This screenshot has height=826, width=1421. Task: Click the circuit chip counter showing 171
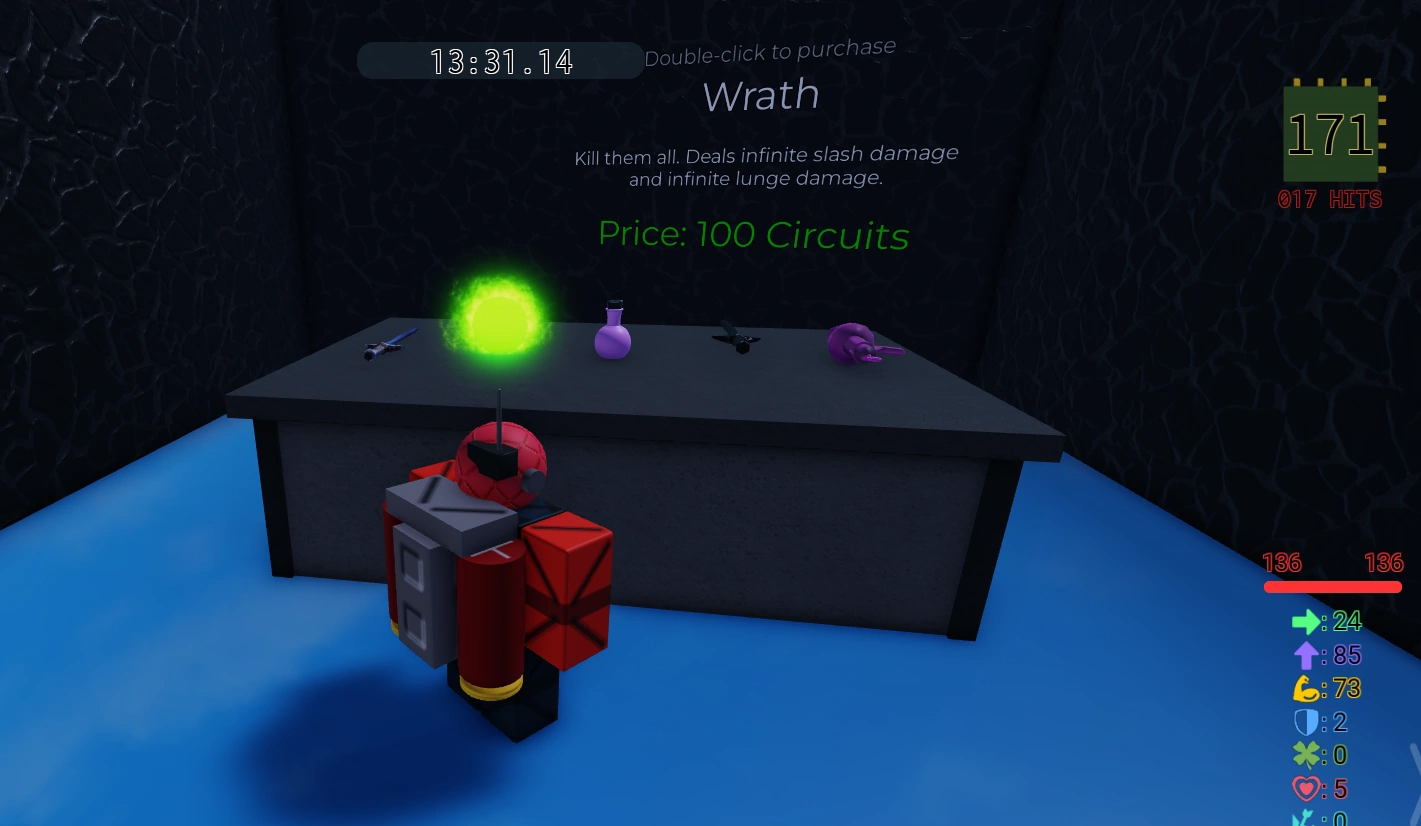[x=1331, y=133]
